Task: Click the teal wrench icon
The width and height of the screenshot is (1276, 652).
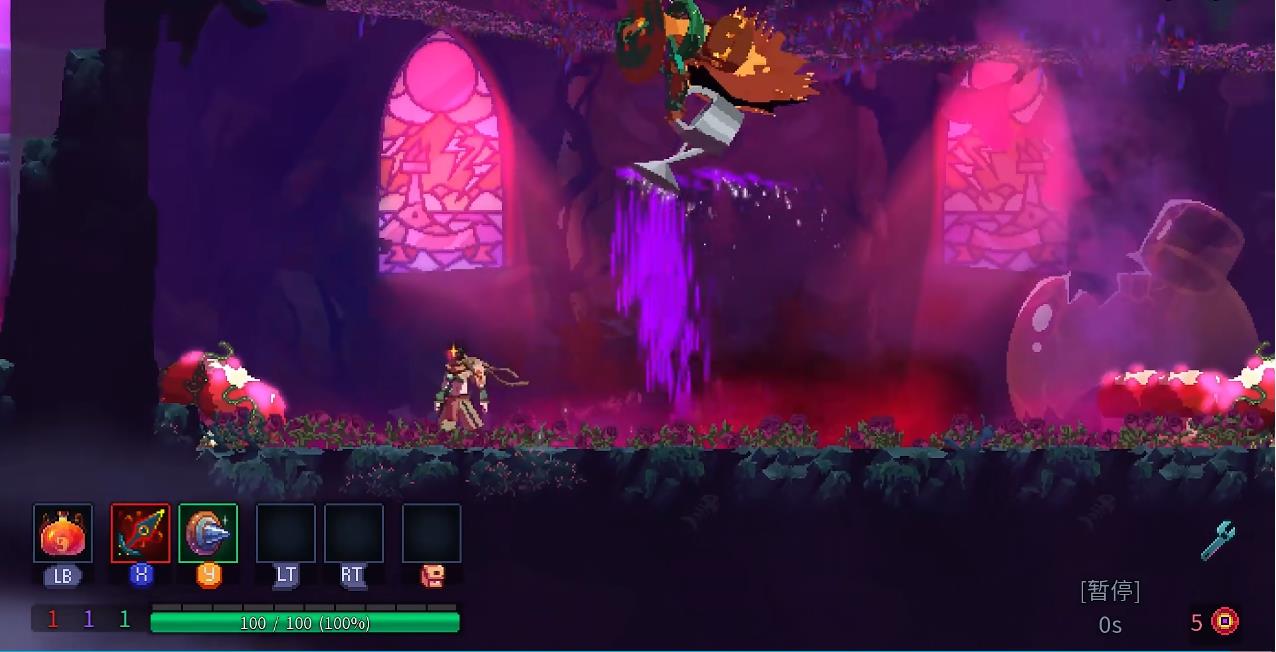Action: 1218,541
